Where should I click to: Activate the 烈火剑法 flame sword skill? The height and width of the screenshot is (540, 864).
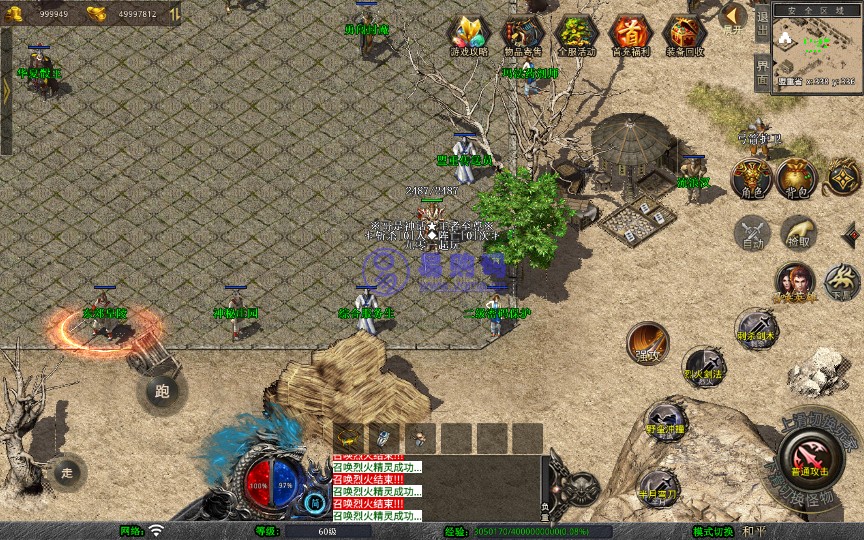(x=703, y=365)
